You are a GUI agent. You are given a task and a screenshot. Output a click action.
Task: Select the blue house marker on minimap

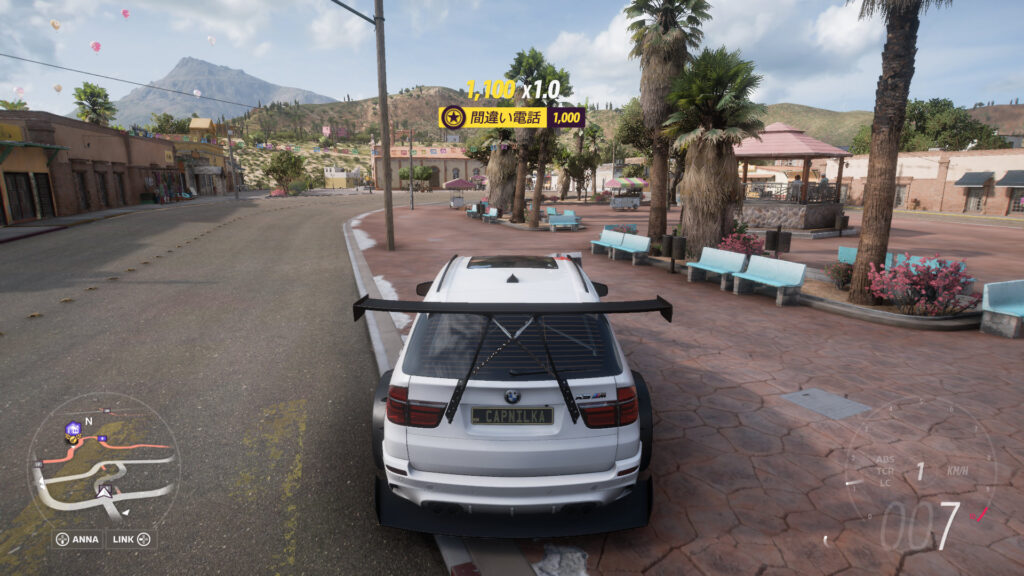coord(72,431)
